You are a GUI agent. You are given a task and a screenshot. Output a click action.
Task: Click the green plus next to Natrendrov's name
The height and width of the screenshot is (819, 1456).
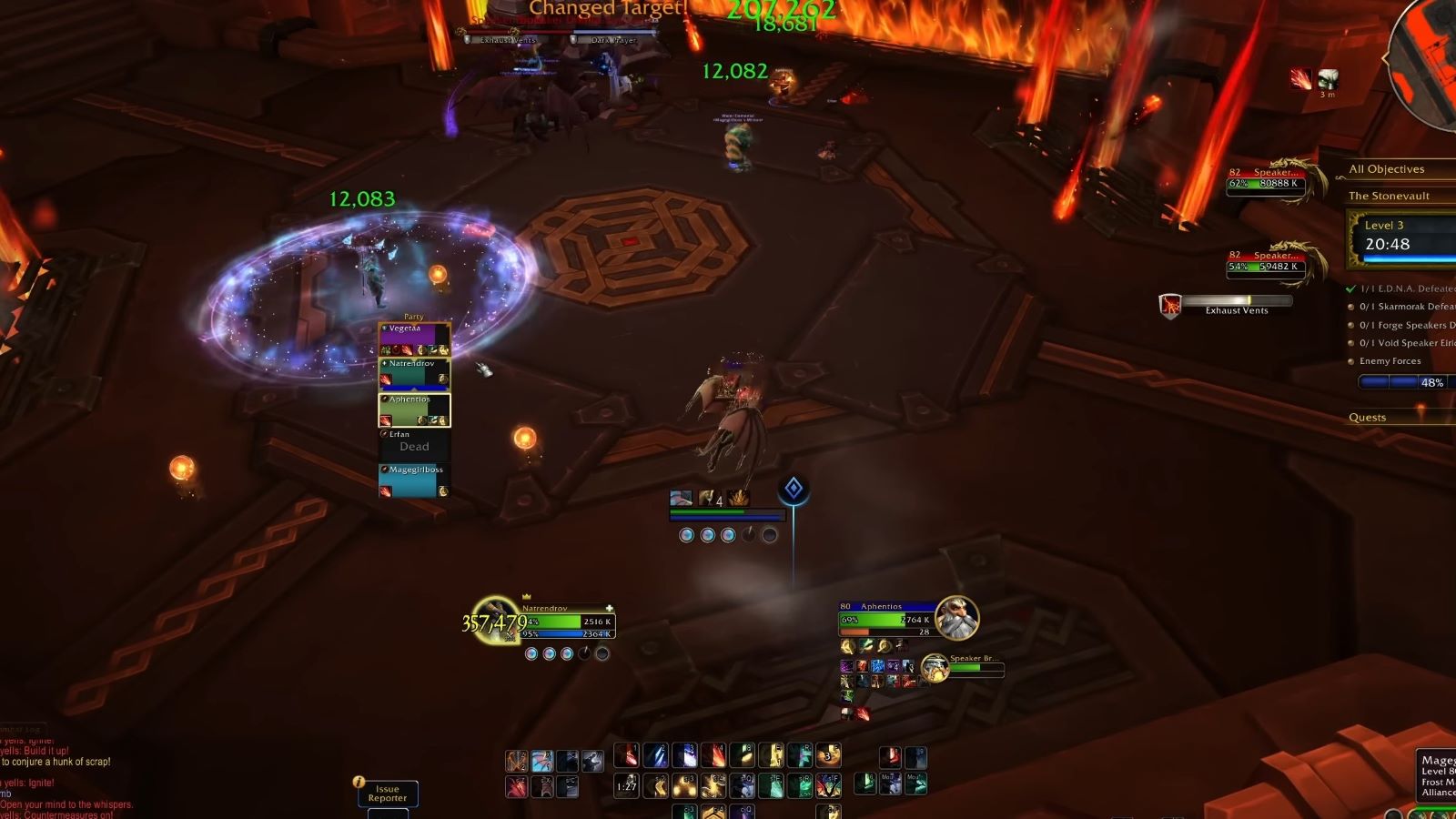tap(608, 607)
